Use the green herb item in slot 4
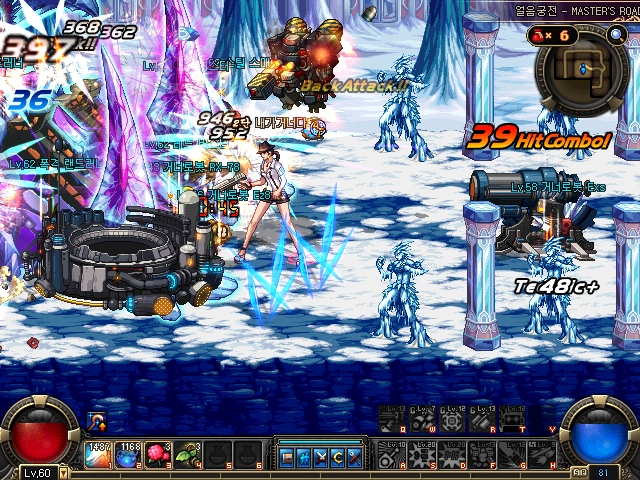Image resolution: width=640 pixels, height=480 pixels. [189, 455]
